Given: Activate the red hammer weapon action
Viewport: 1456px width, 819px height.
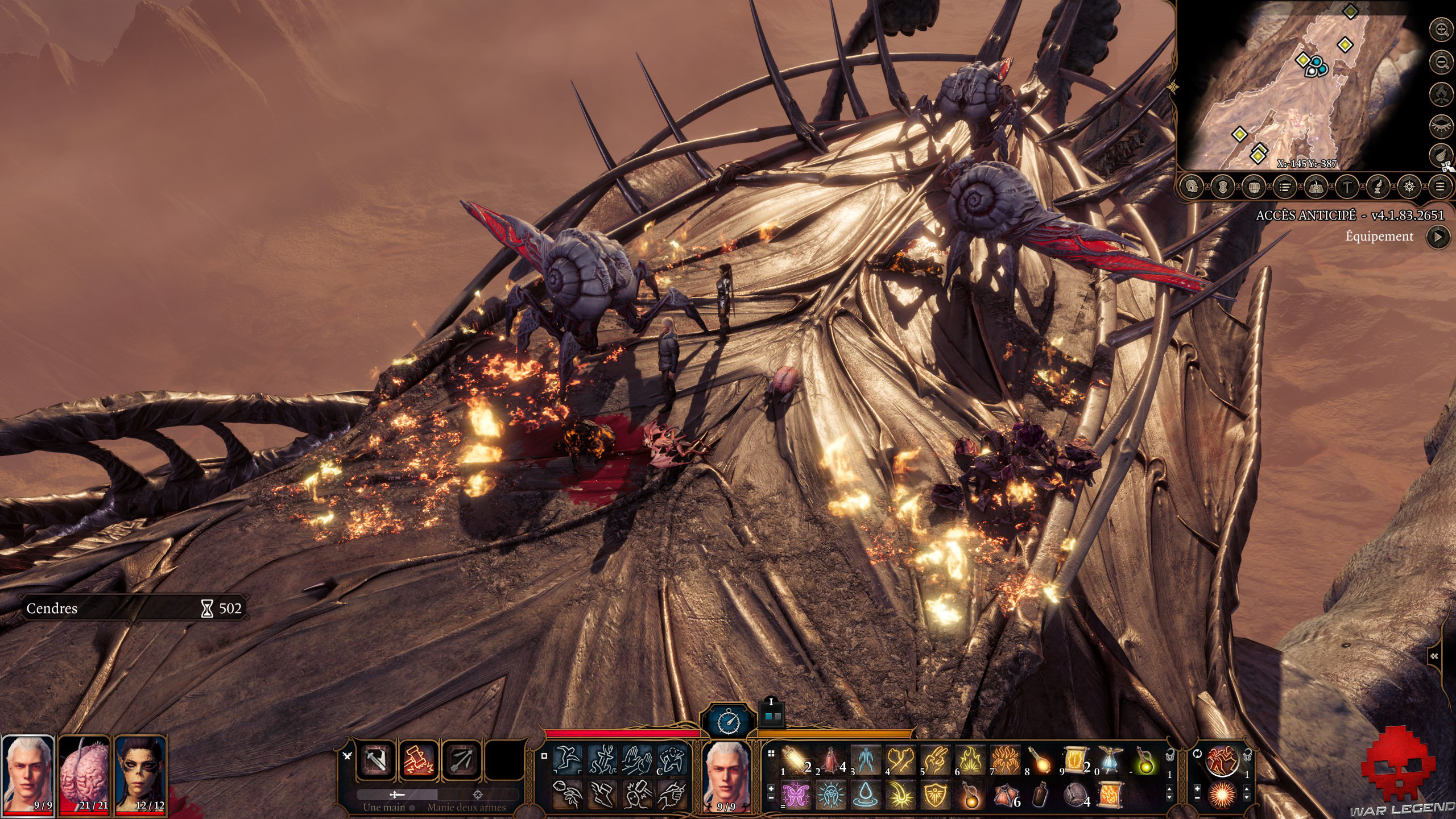Looking at the screenshot, I should 419,760.
